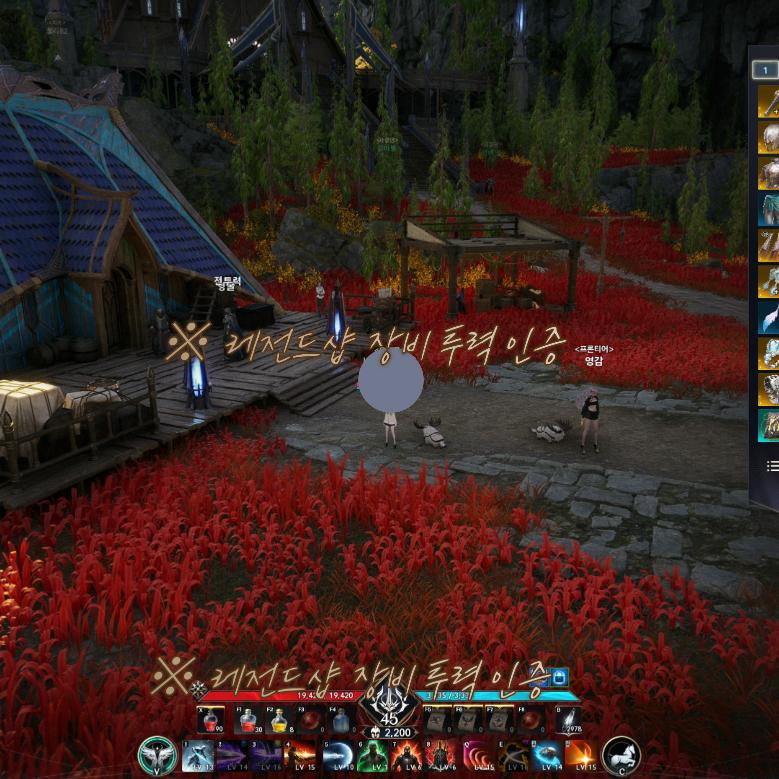
Task: Select the hammer weapon equipment slot
Action: pyautogui.click(x=769, y=101)
